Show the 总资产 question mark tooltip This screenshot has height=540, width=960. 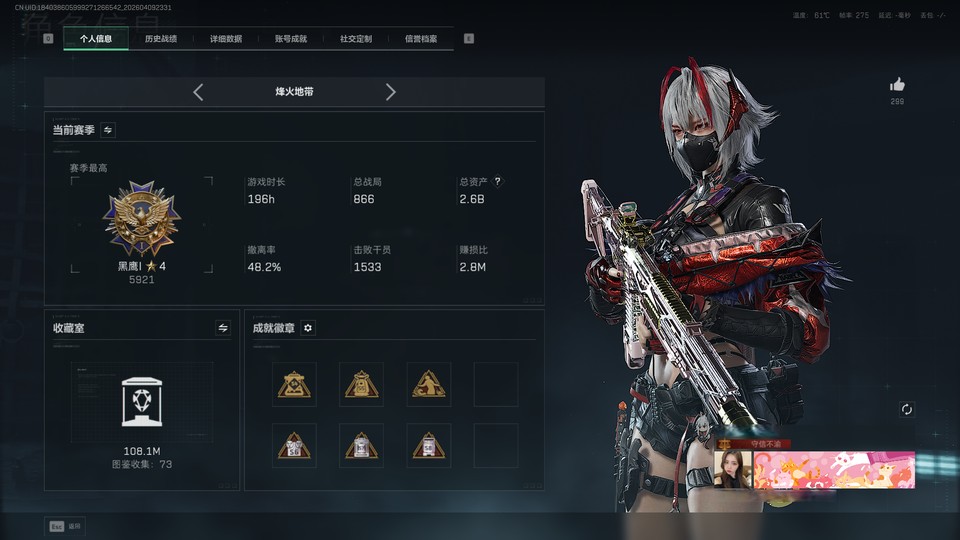(x=497, y=182)
